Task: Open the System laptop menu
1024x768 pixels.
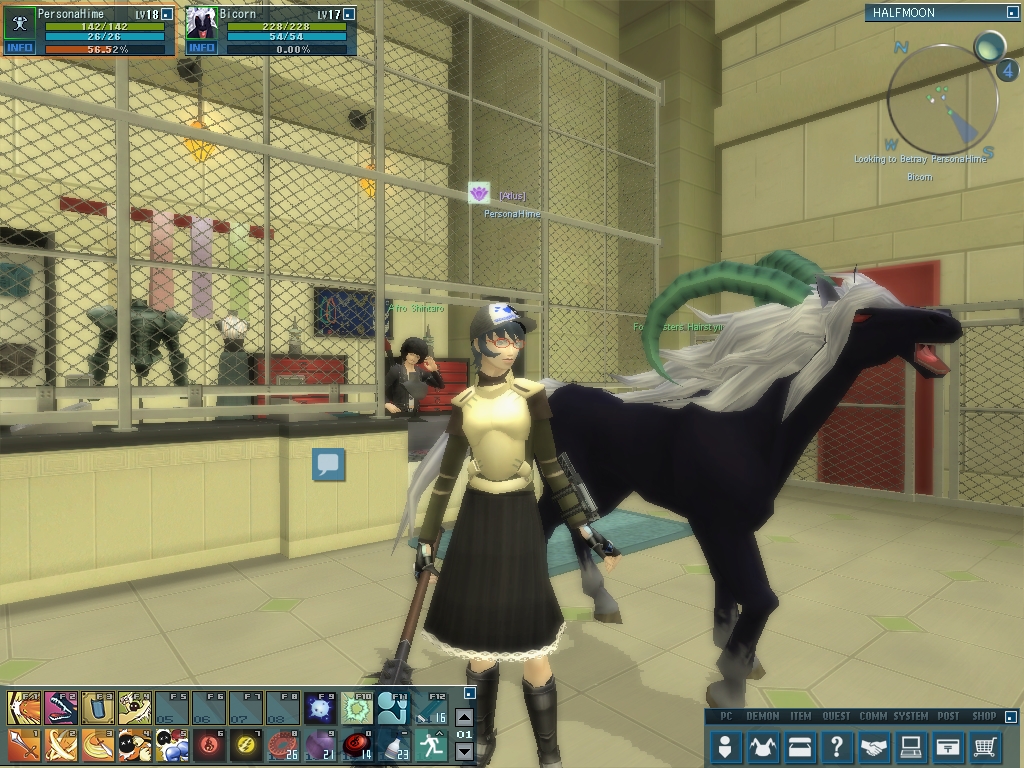Action: 910,746
